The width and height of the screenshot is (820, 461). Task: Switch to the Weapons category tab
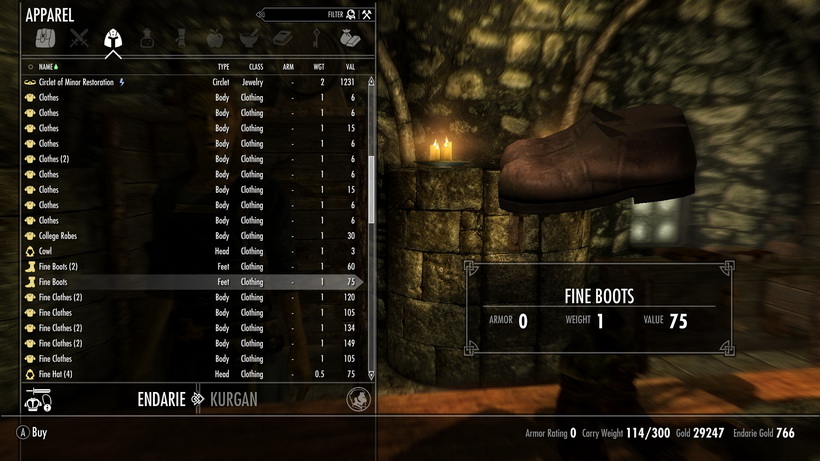tap(79, 39)
